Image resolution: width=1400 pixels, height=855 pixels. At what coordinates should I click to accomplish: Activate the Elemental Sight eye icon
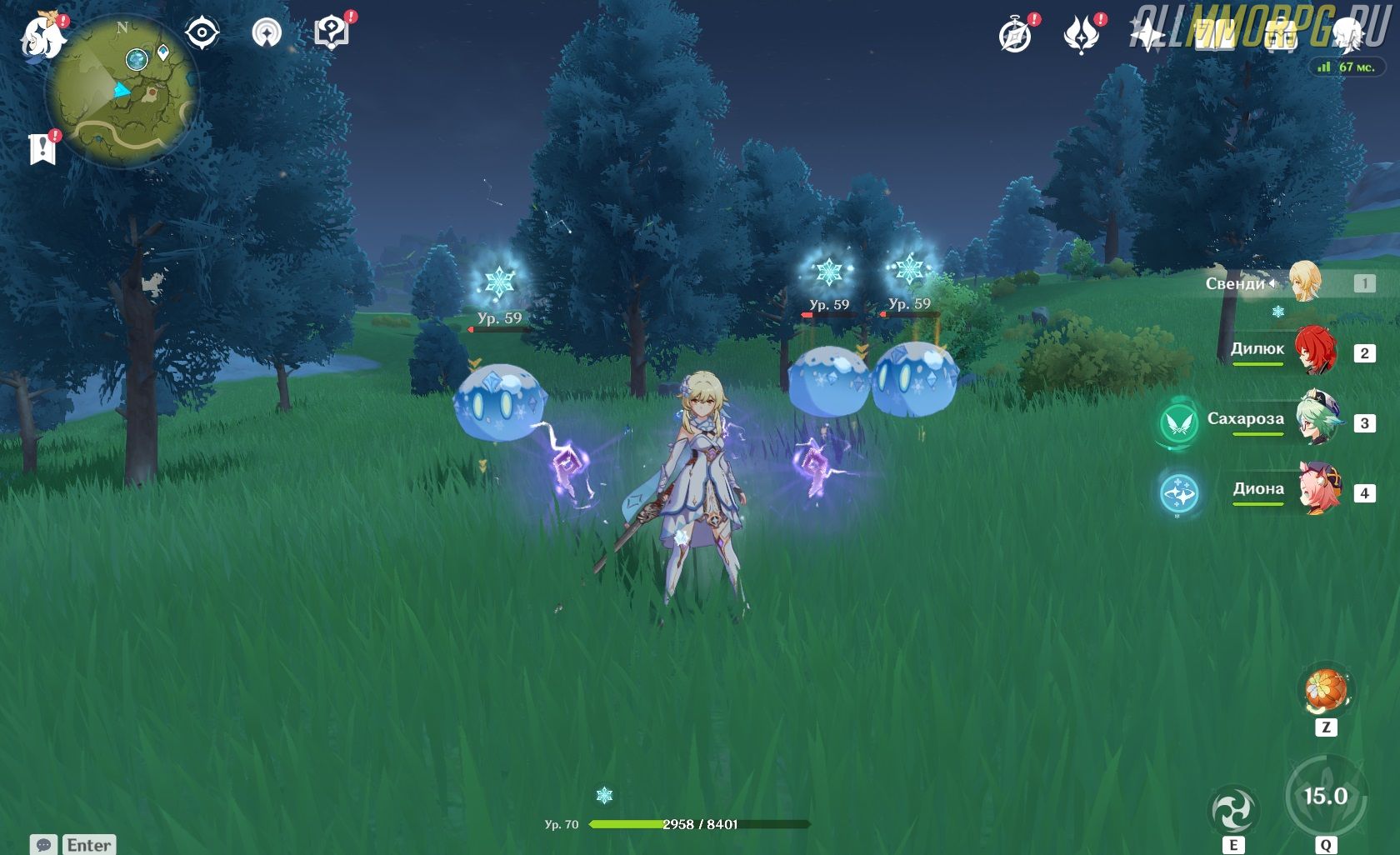(x=202, y=34)
